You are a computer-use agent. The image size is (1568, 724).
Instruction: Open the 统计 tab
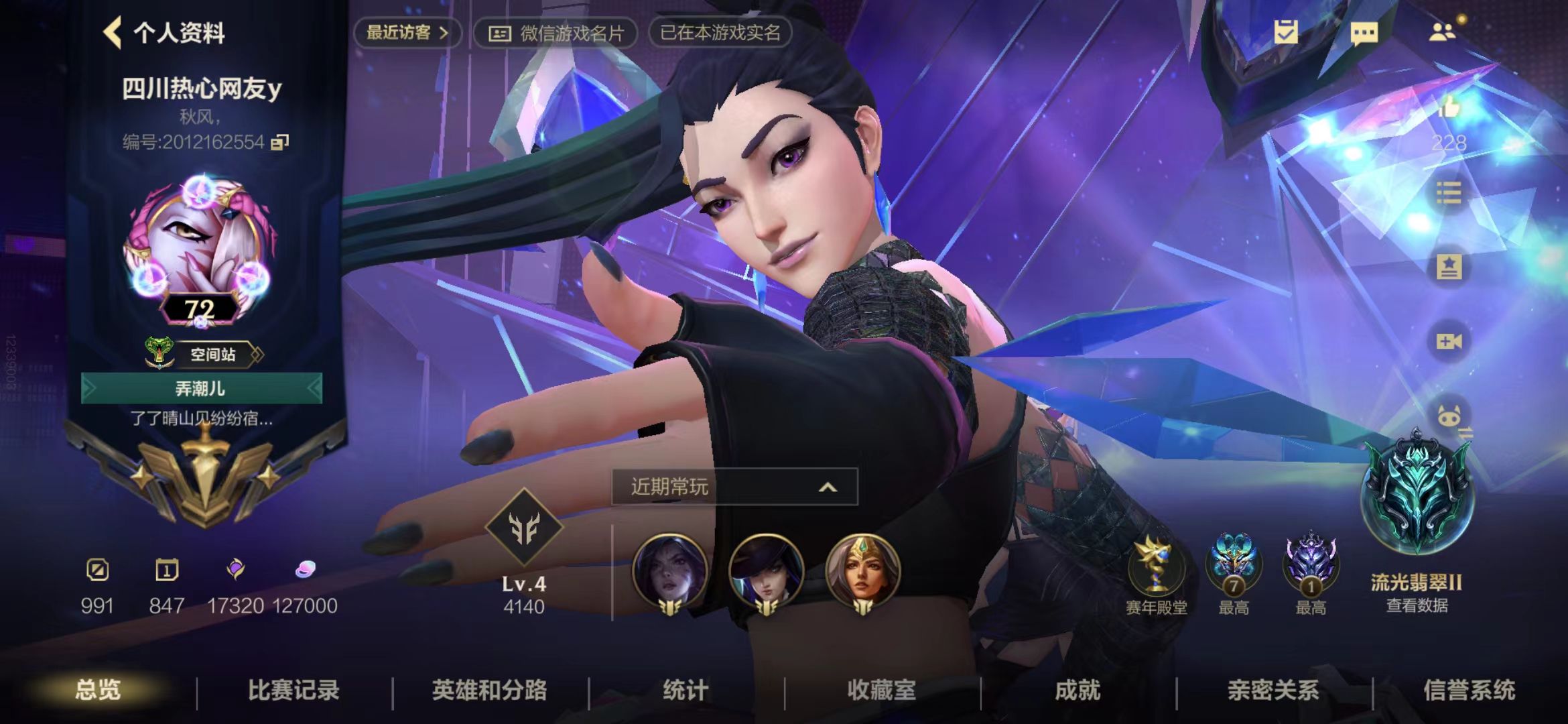tap(685, 690)
